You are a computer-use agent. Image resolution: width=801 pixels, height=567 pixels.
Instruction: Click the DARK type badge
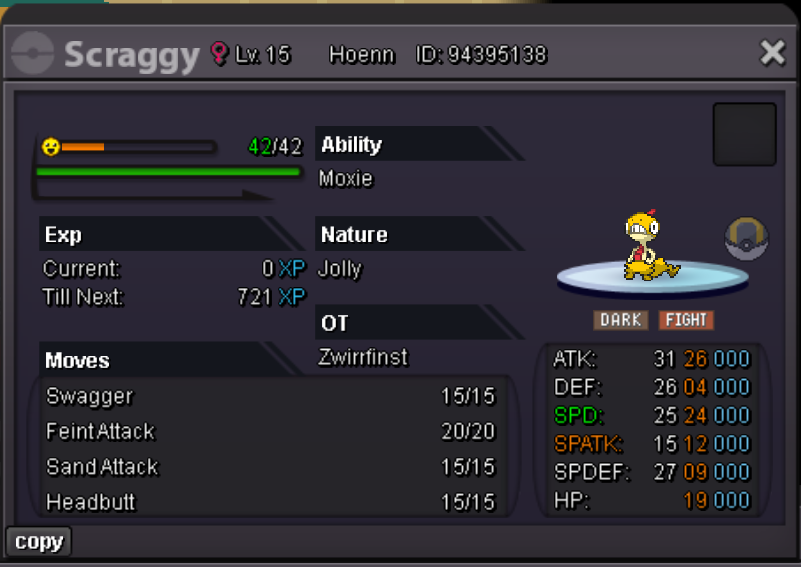click(x=621, y=320)
